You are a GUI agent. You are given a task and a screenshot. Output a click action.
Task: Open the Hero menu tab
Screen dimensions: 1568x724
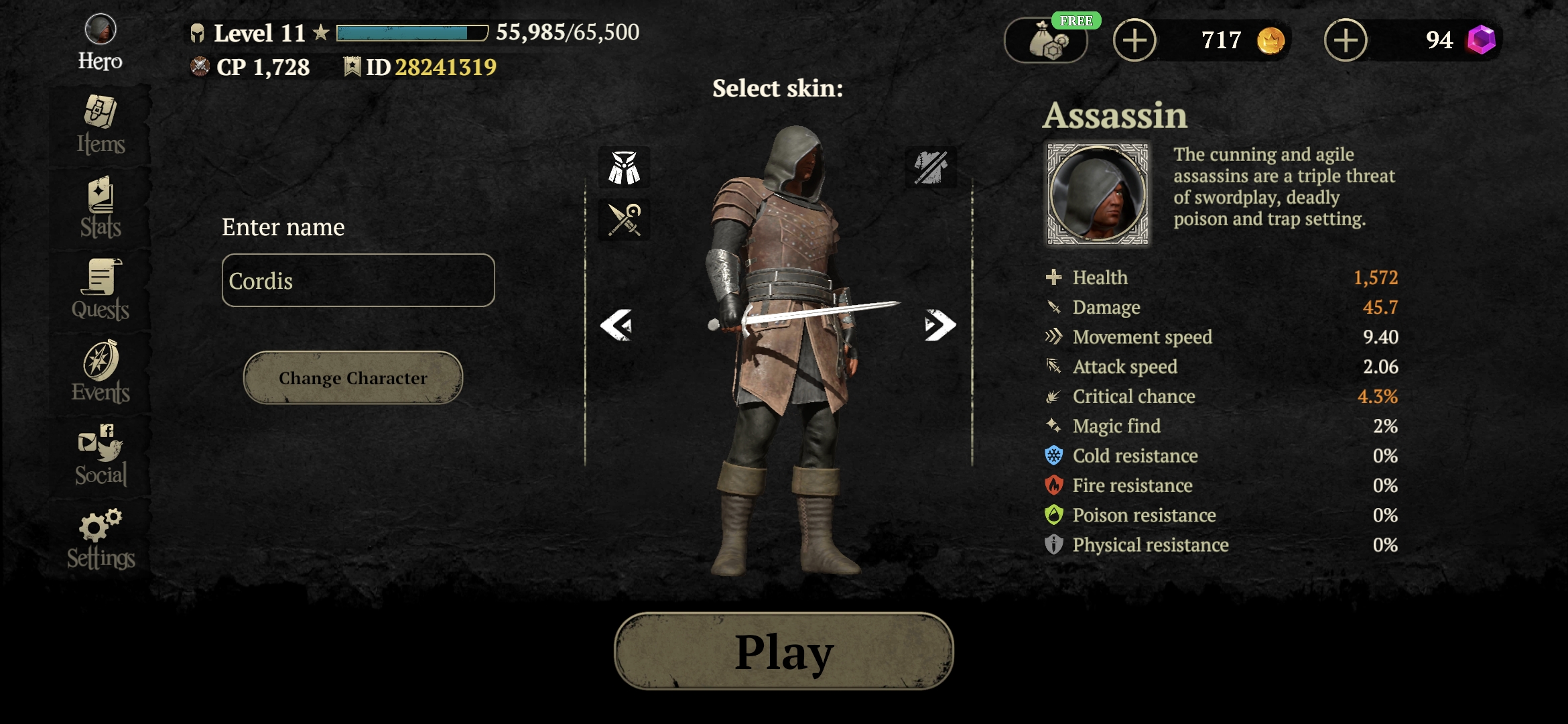[101, 43]
